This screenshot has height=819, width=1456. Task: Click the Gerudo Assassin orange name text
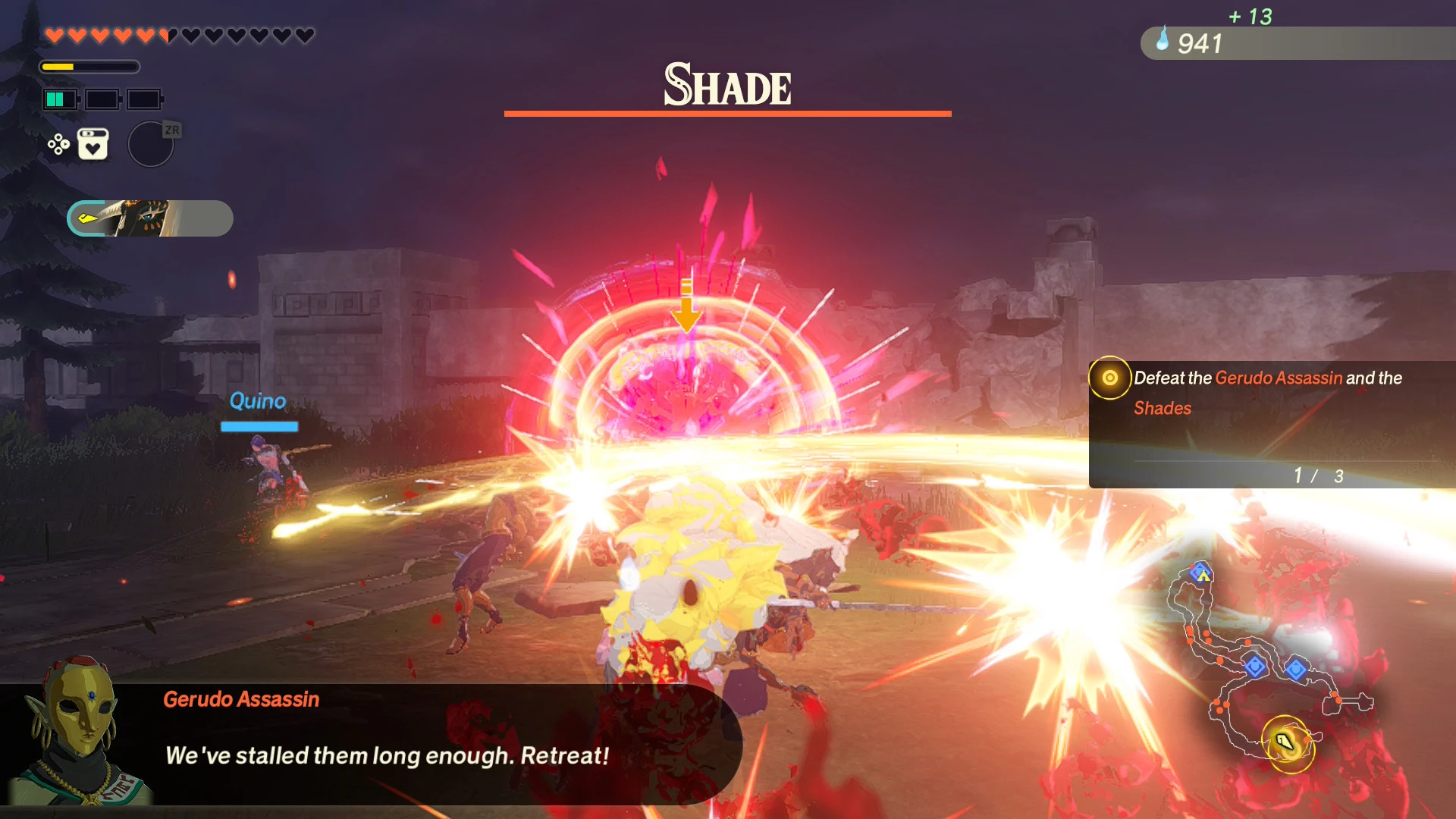tap(240, 698)
